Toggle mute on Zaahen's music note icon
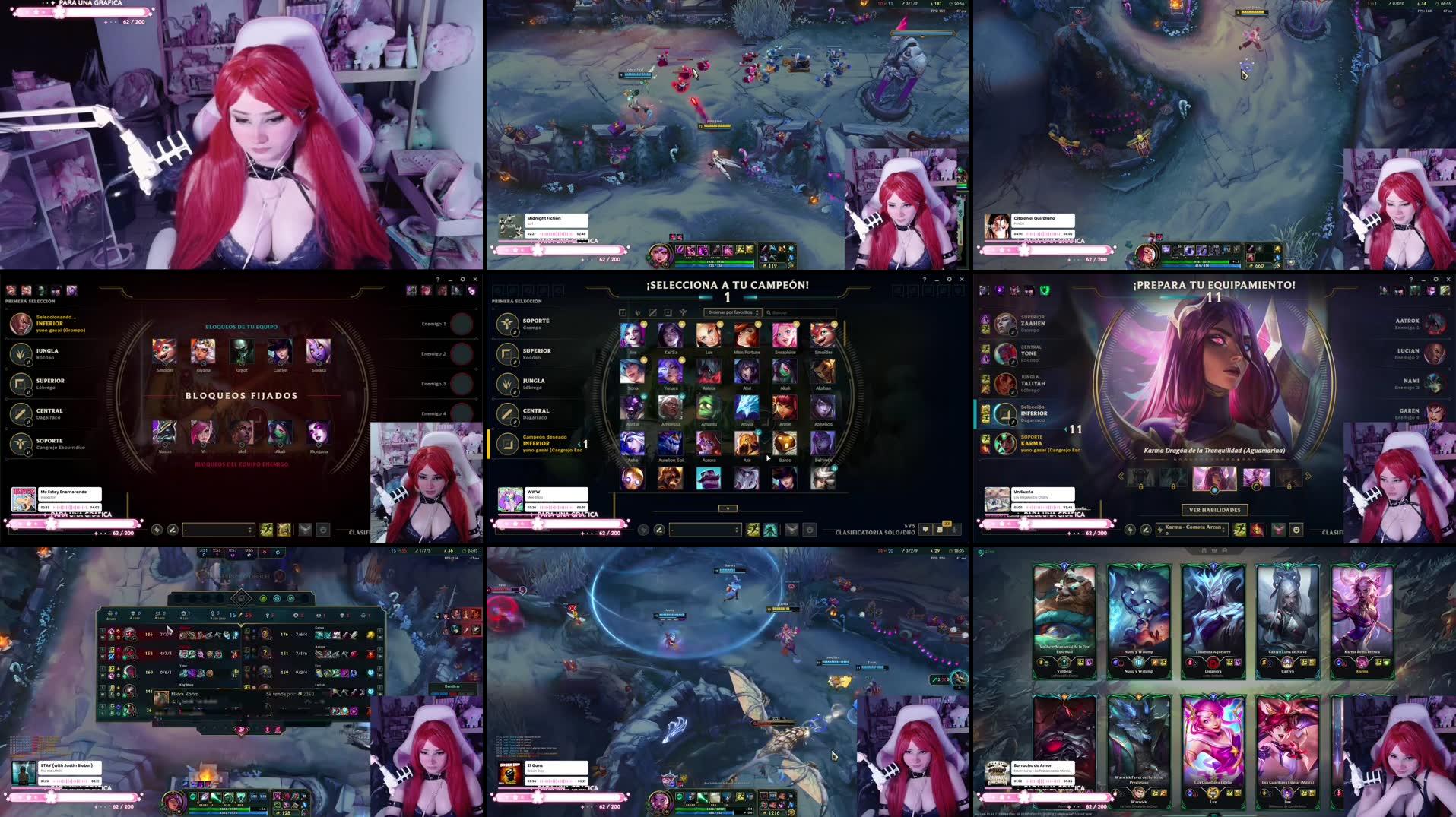 1013,331
